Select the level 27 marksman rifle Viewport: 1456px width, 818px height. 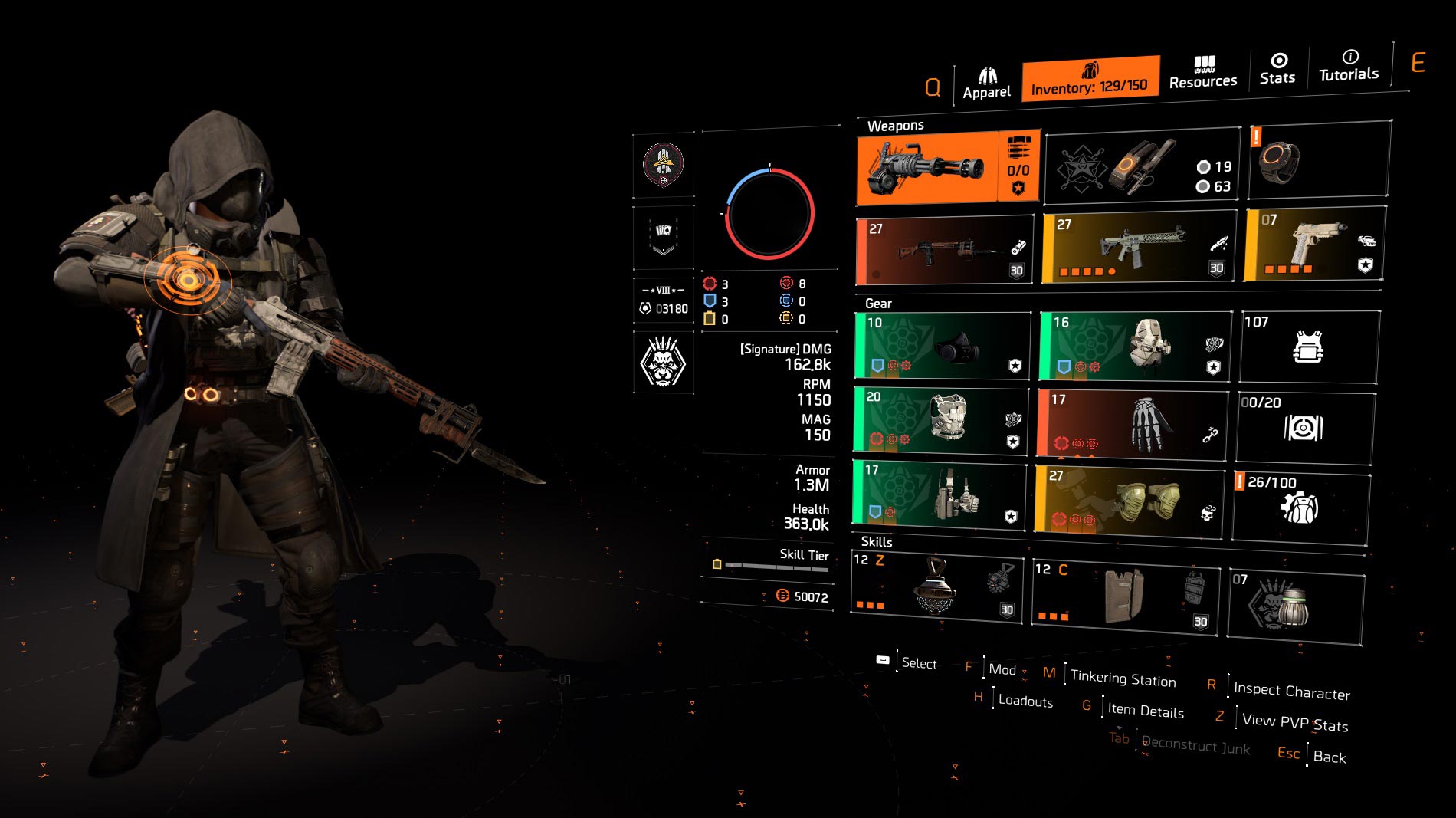(943, 249)
